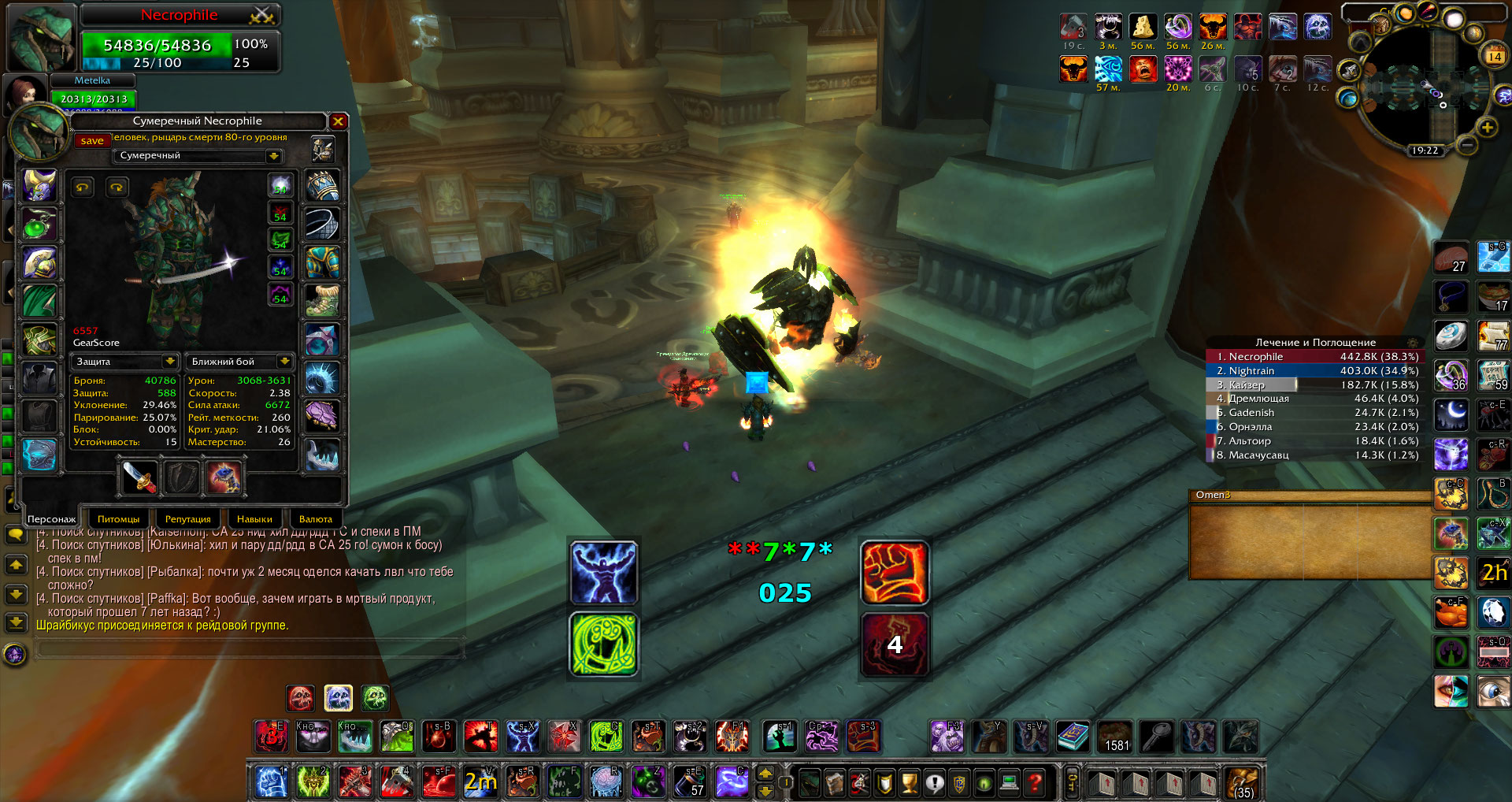Open the Сумеречный title dropdown

point(273,156)
